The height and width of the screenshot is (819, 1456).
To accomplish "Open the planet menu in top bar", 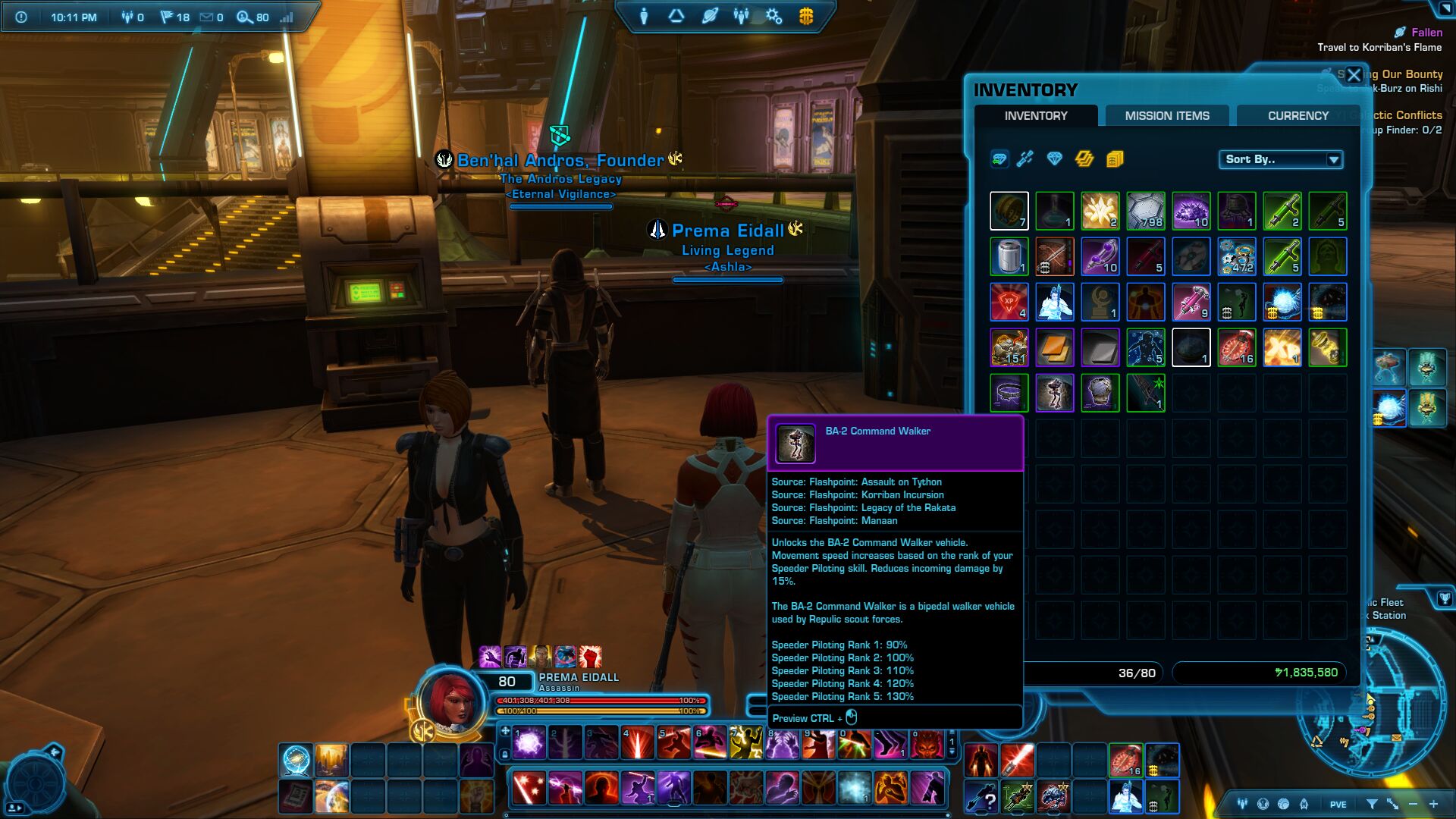I will coord(710,16).
